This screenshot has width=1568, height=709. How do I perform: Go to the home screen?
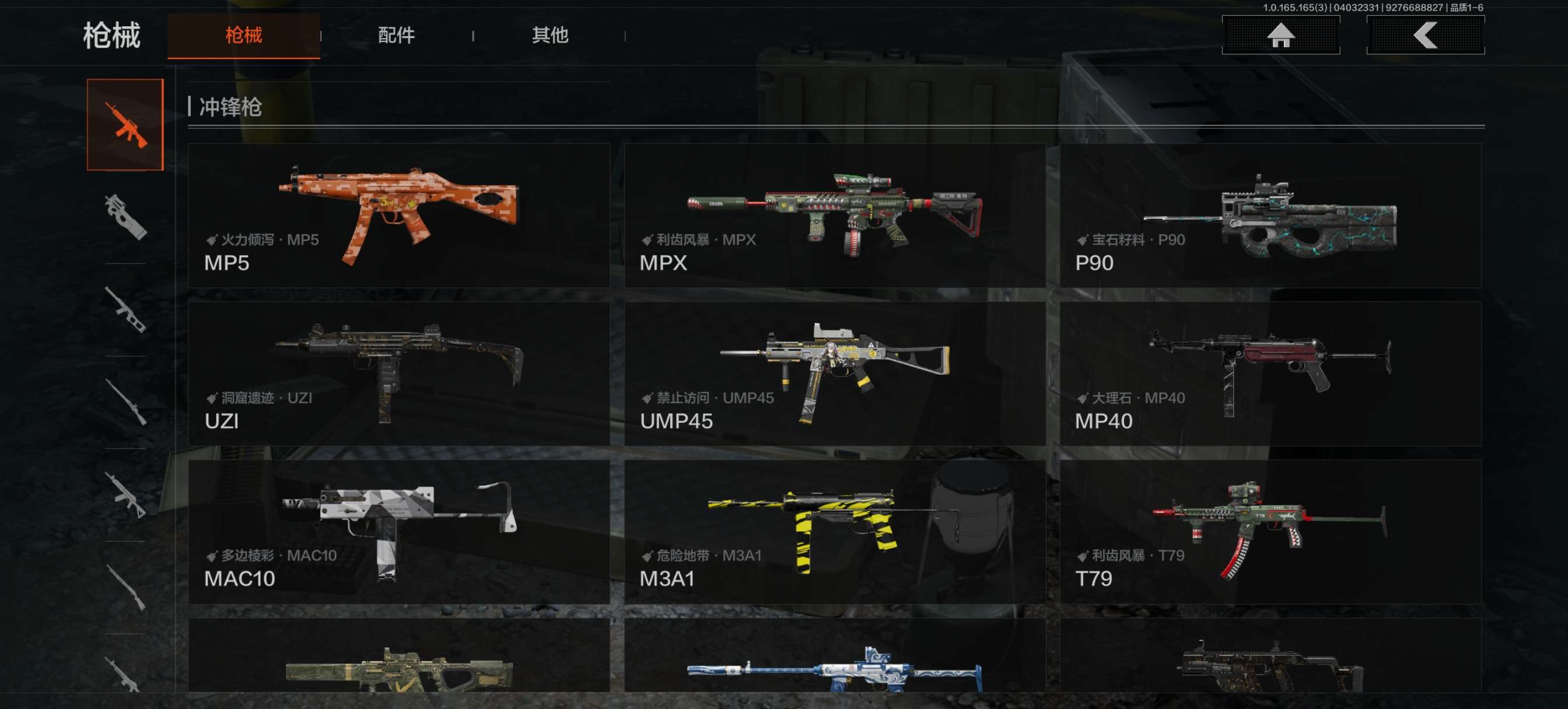coord(1280,36)
